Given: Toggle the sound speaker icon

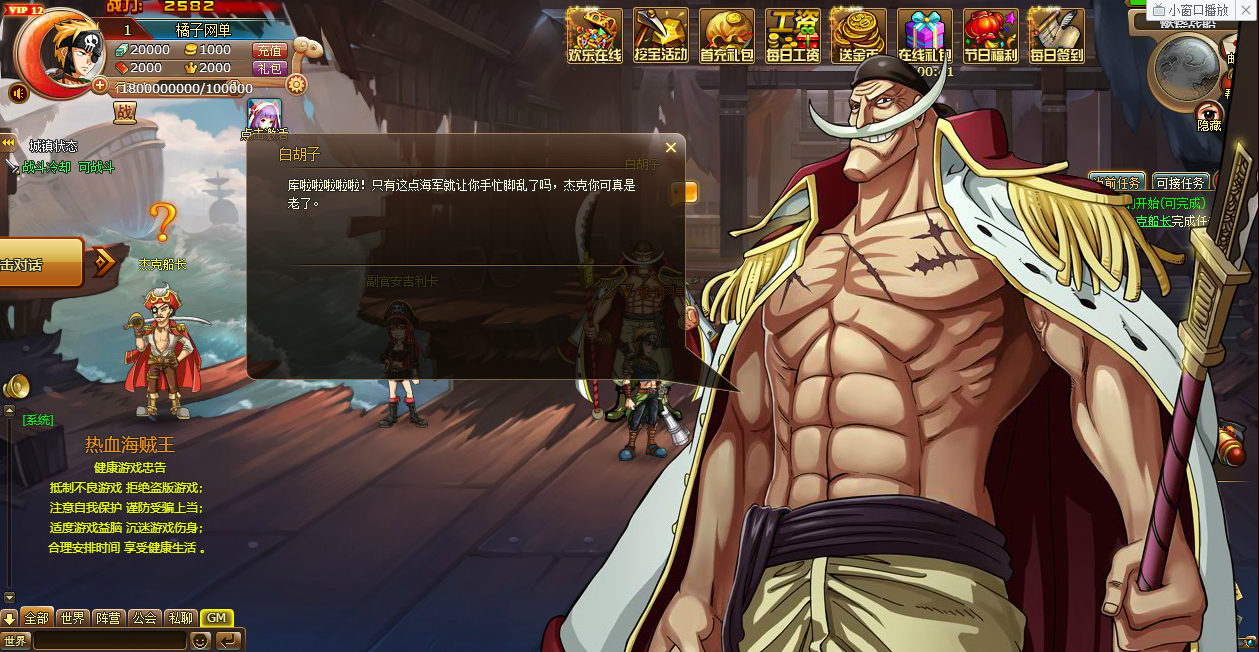Looking at the screenshot, I should click(x=18, y=93).
